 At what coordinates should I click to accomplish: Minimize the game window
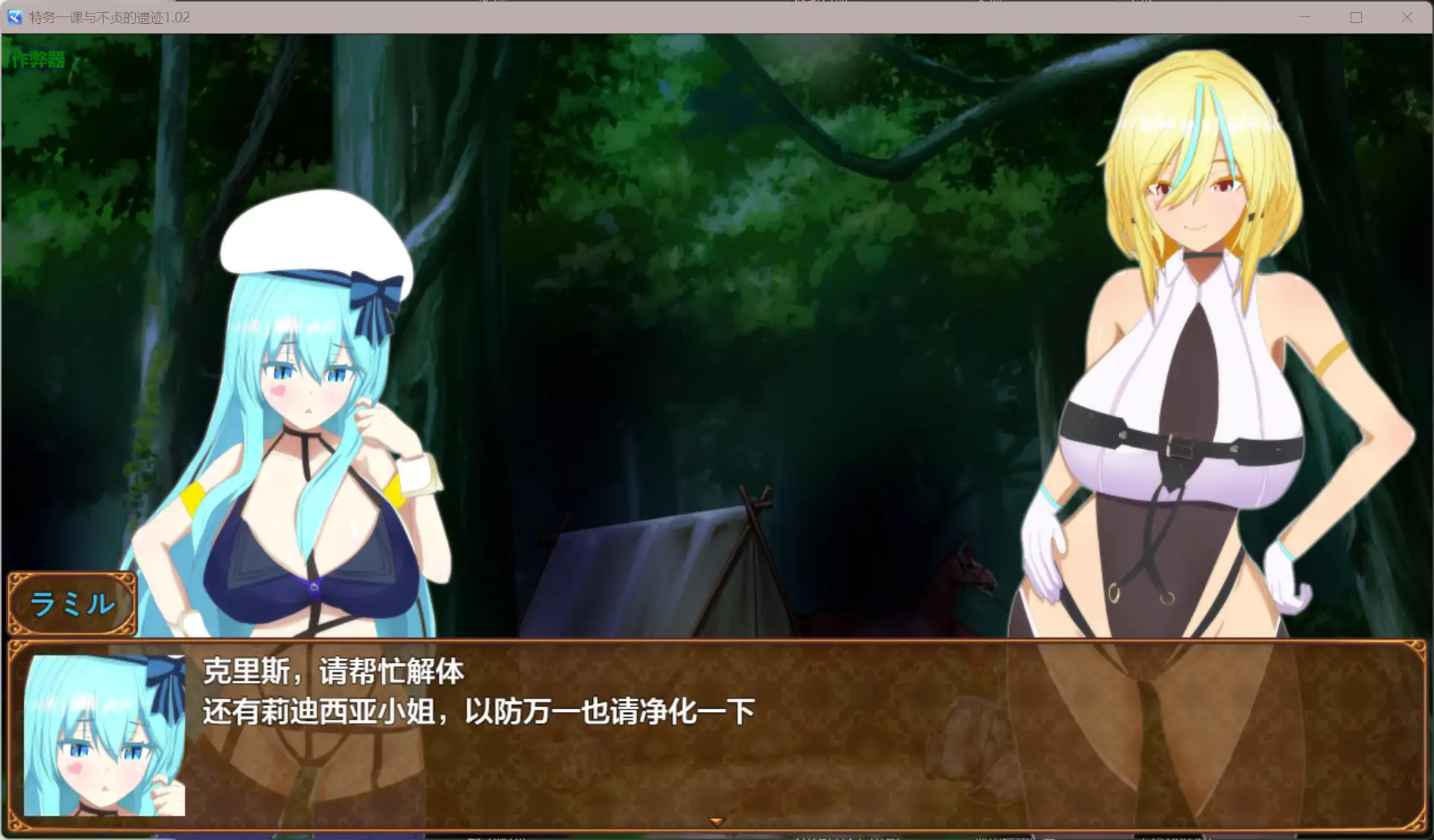1304,16
